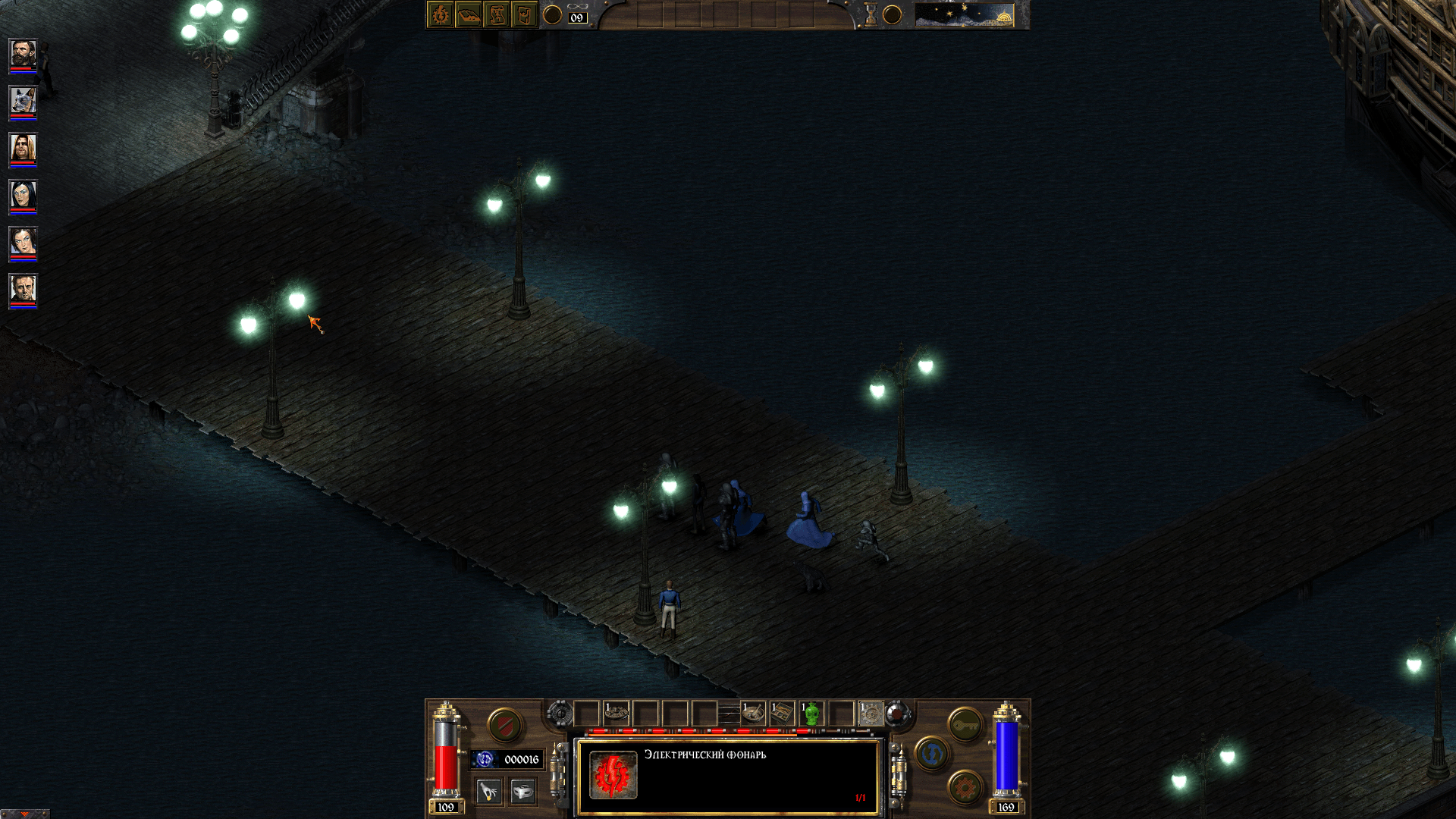This screenshot has width=1456, height=819.
Task: Click the hourglass to rest
Action: coord(871,17)
